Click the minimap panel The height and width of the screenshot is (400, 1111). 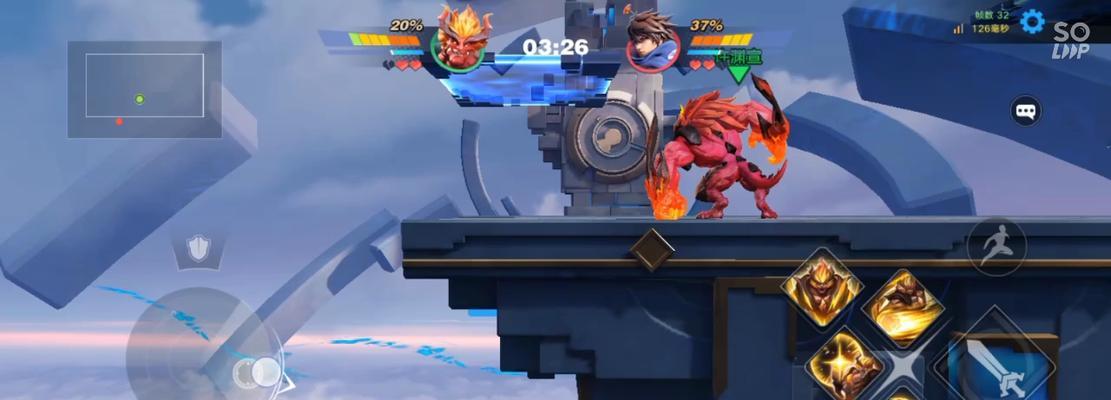click(x=144, y=89)
